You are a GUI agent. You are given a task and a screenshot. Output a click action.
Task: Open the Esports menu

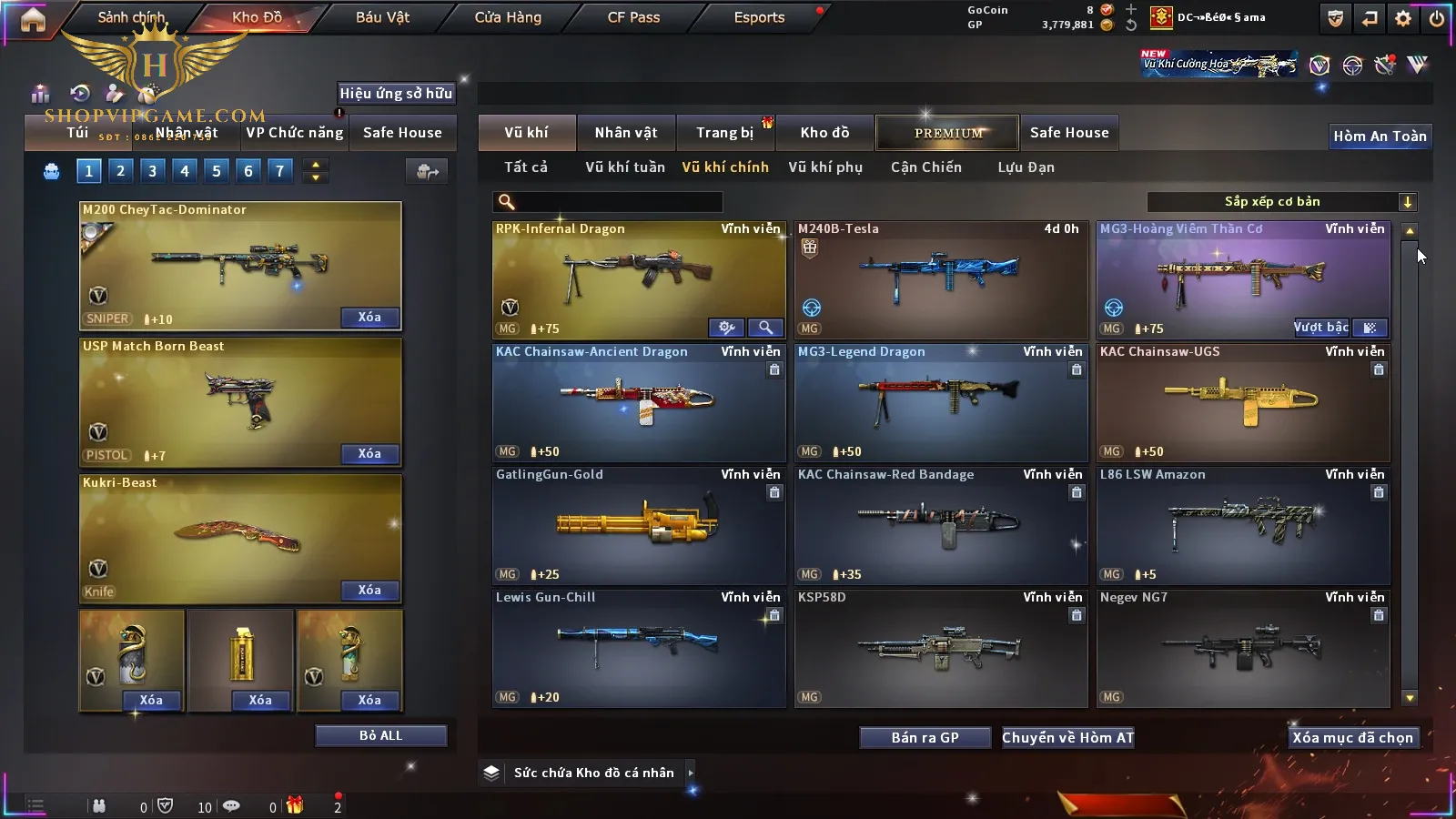(759, 17)
